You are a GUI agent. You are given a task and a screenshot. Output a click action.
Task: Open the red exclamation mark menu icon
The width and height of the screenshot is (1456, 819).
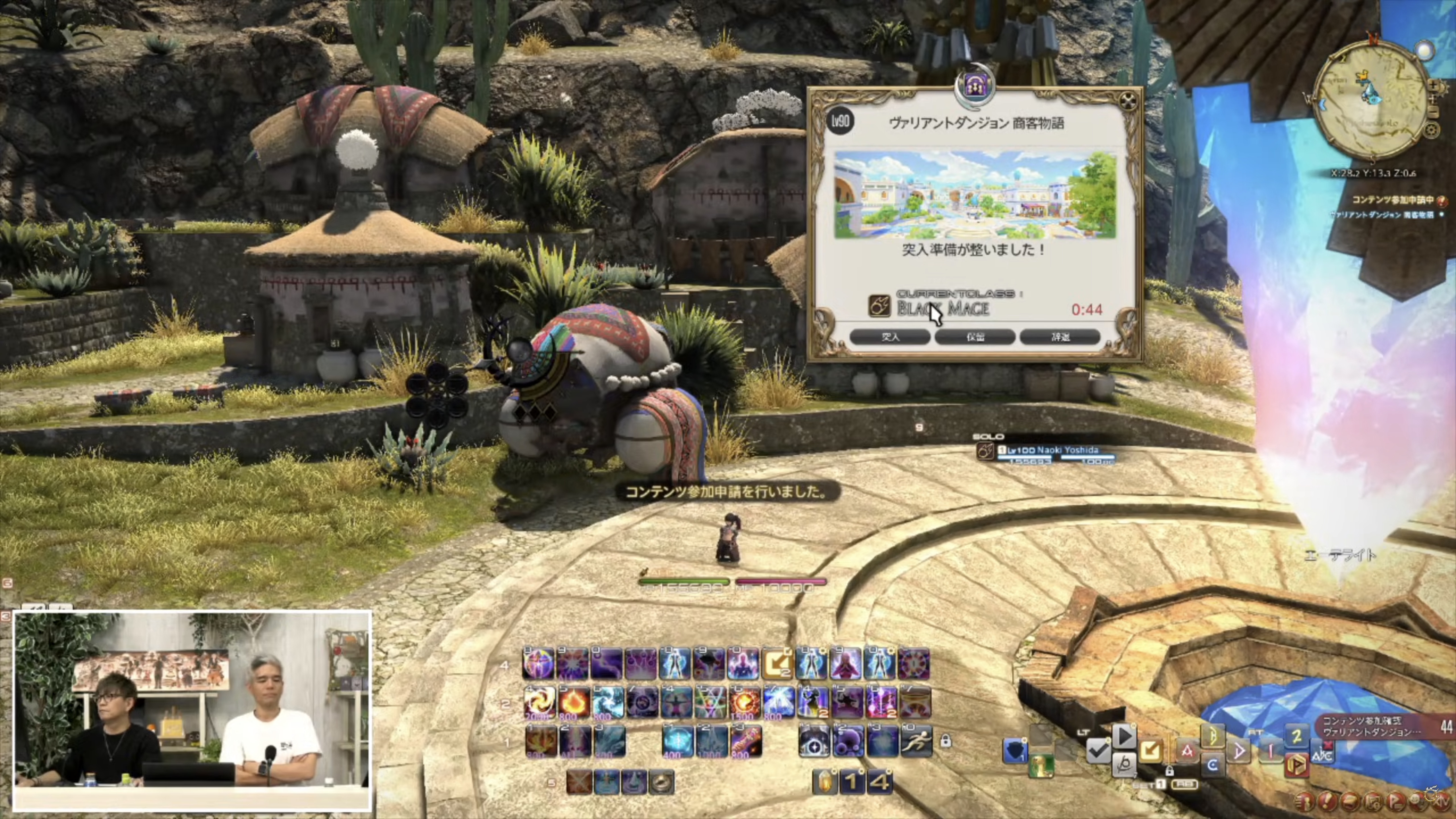point(1327,802)
